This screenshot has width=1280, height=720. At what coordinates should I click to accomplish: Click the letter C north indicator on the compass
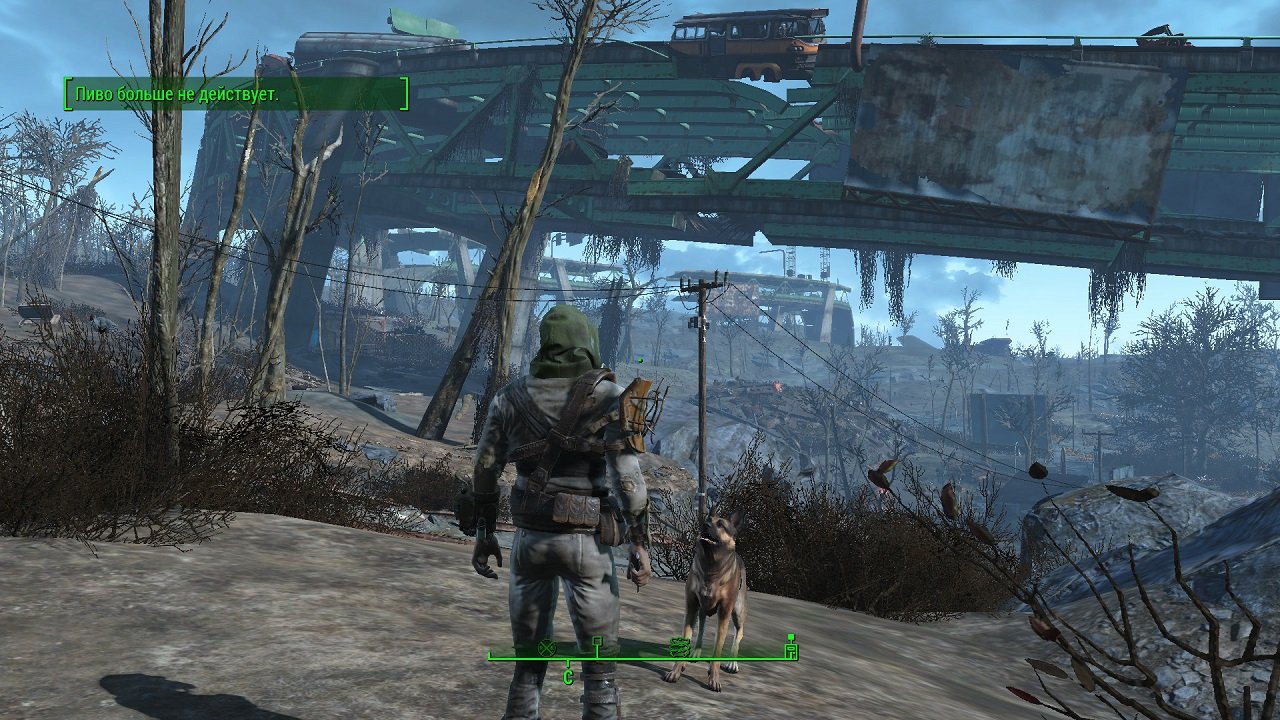coord(567,677)
